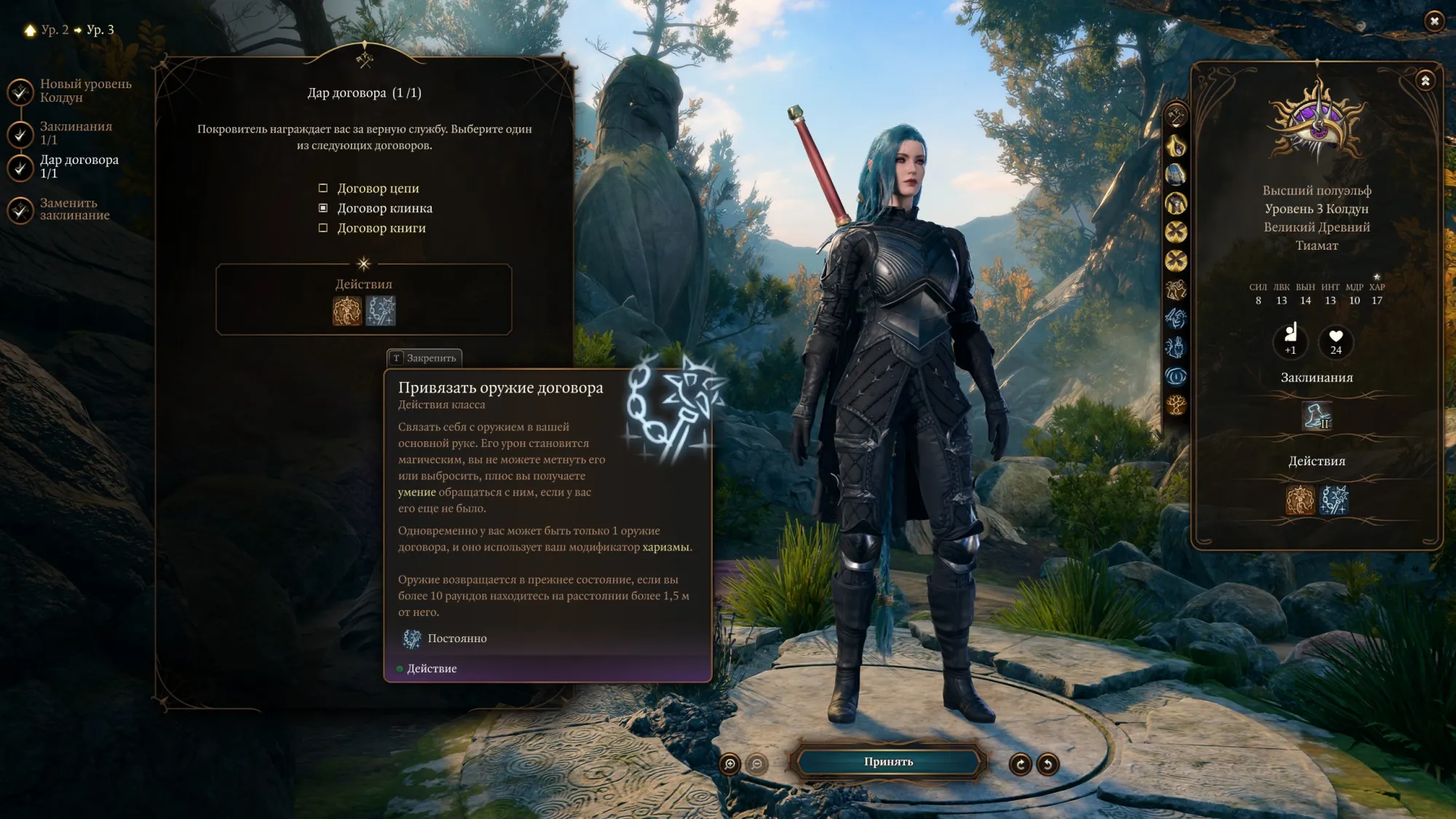Confirm level up with the Принять button
This screenshot has width=1456, height=819.
888,761
